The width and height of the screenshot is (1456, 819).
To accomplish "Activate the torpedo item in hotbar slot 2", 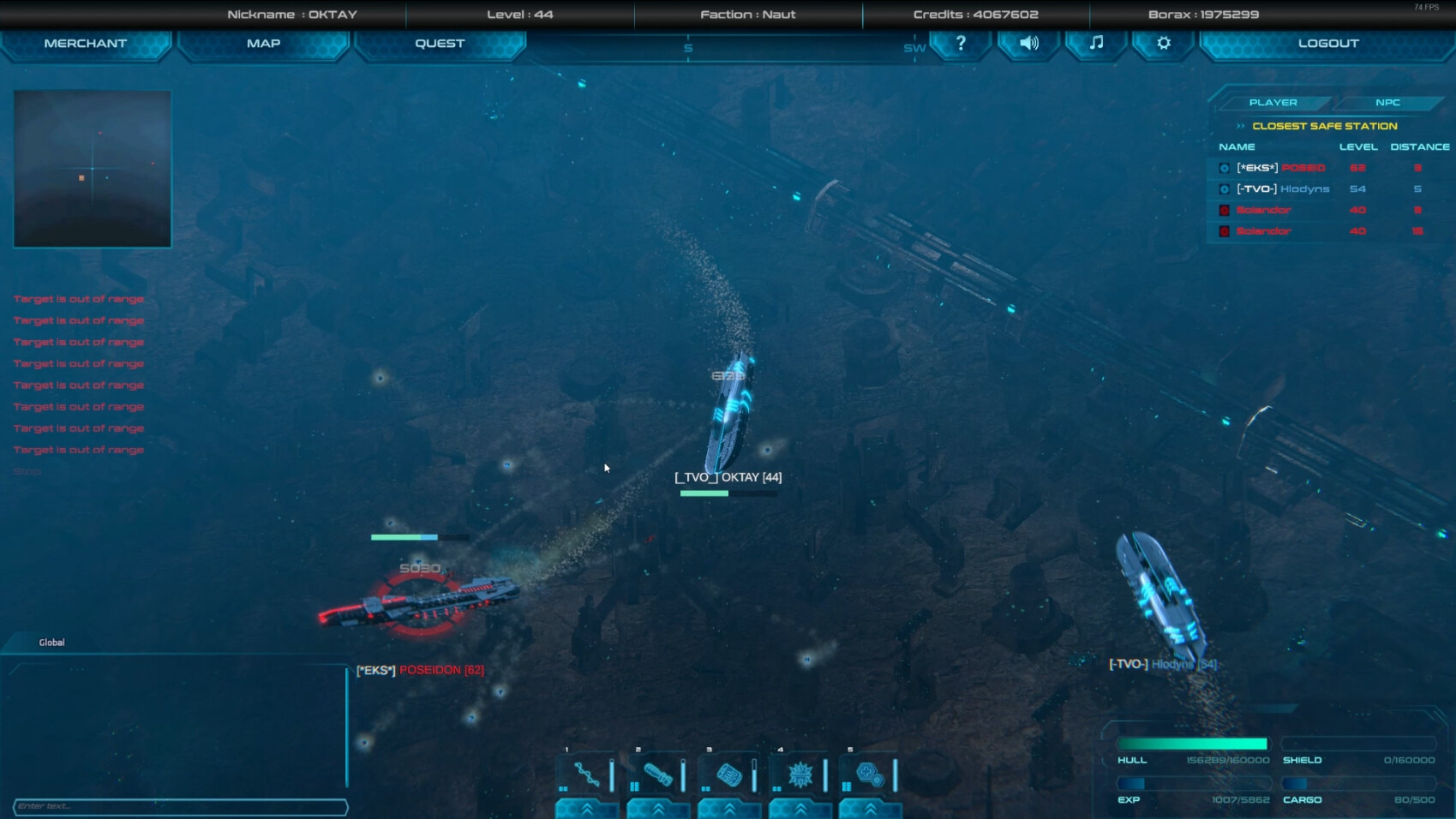I will 657,773.
